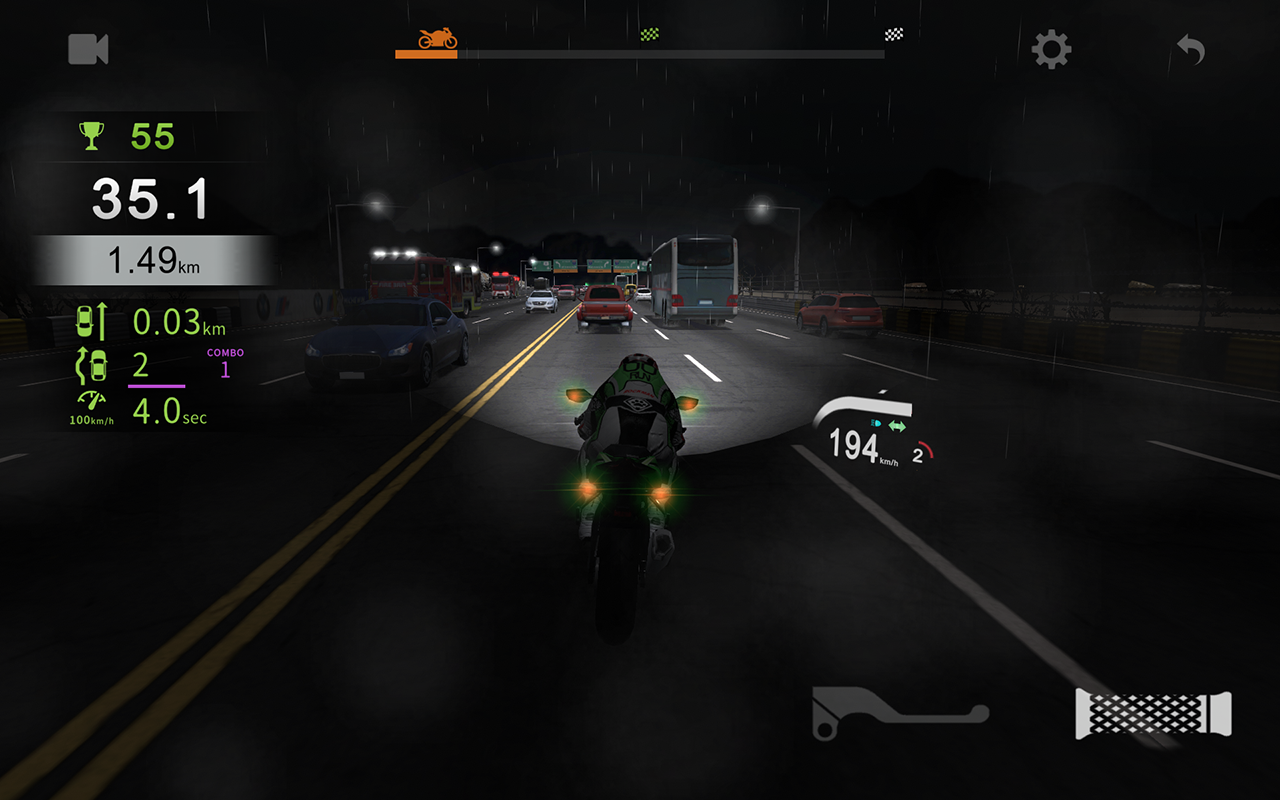
Task: Click the overtake distance car icon
Action: (92, 322)
